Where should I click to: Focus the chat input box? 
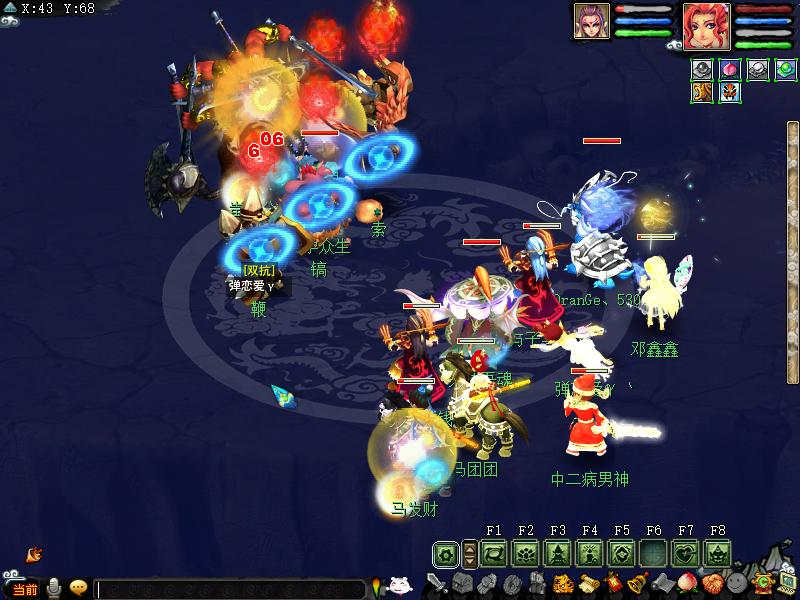(230, 590)
